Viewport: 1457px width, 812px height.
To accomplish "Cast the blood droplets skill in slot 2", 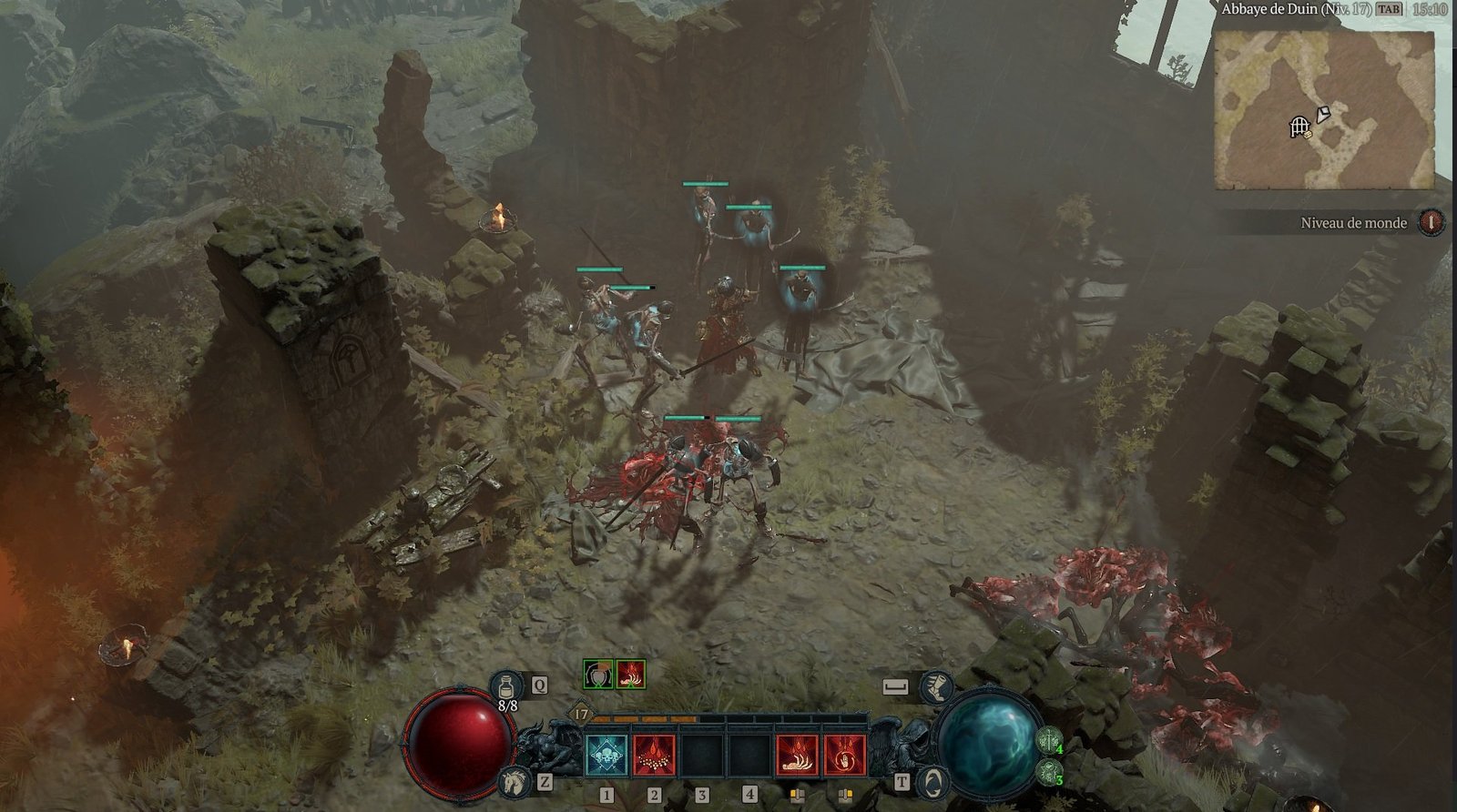I will 654,755.
